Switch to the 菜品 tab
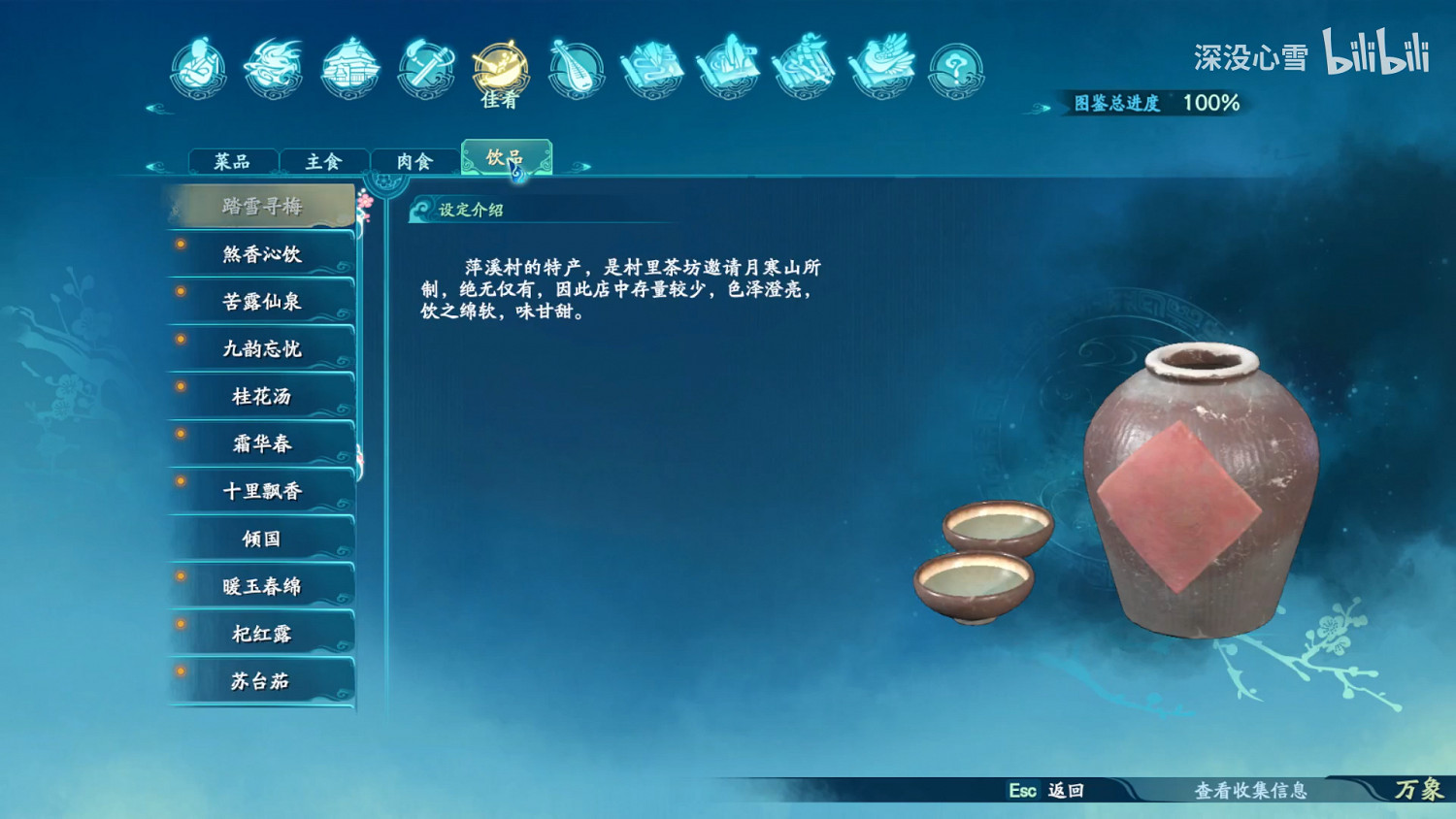Viewport: 1456px width, 819px height. 233,160
